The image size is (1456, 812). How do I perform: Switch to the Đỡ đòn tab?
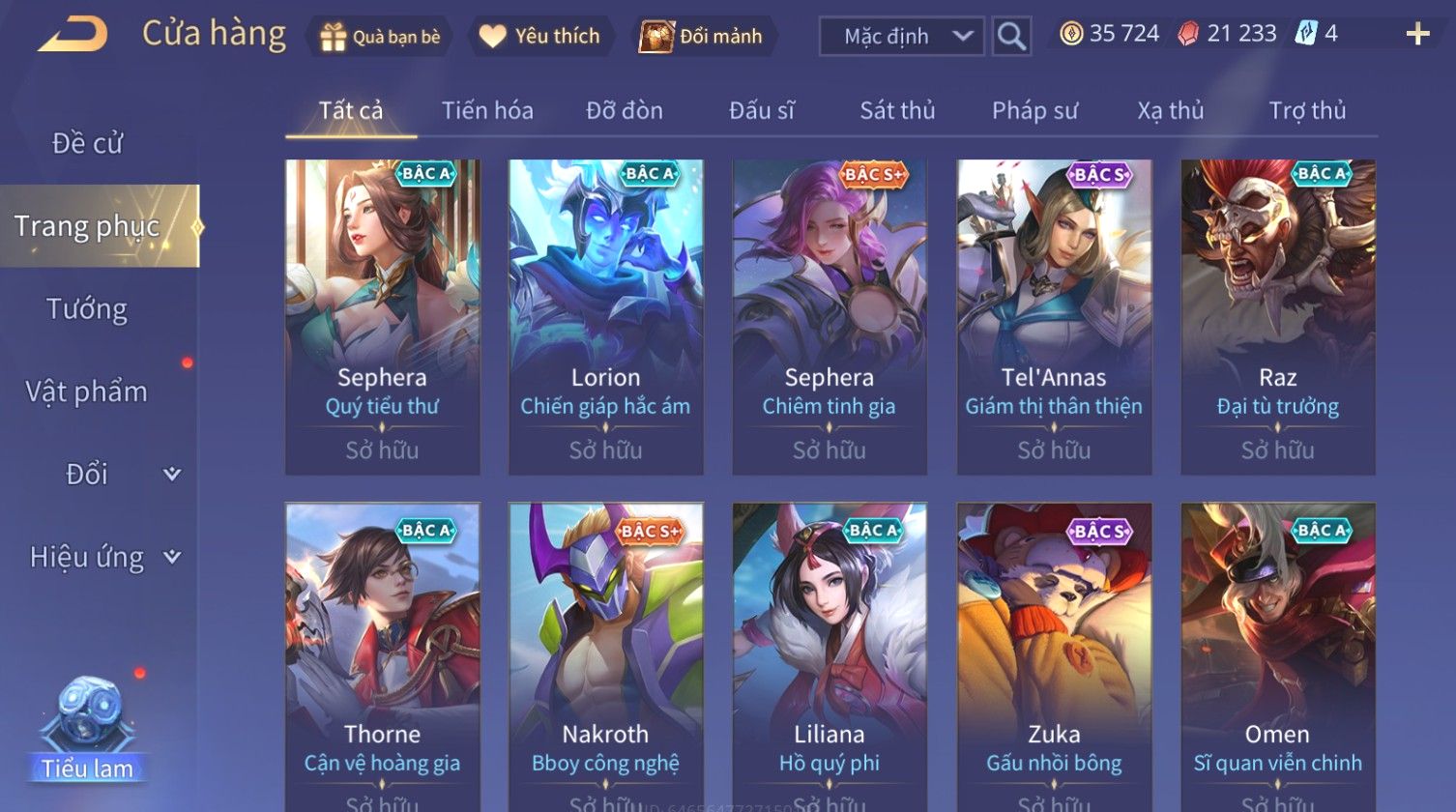(x=625, y=111)
